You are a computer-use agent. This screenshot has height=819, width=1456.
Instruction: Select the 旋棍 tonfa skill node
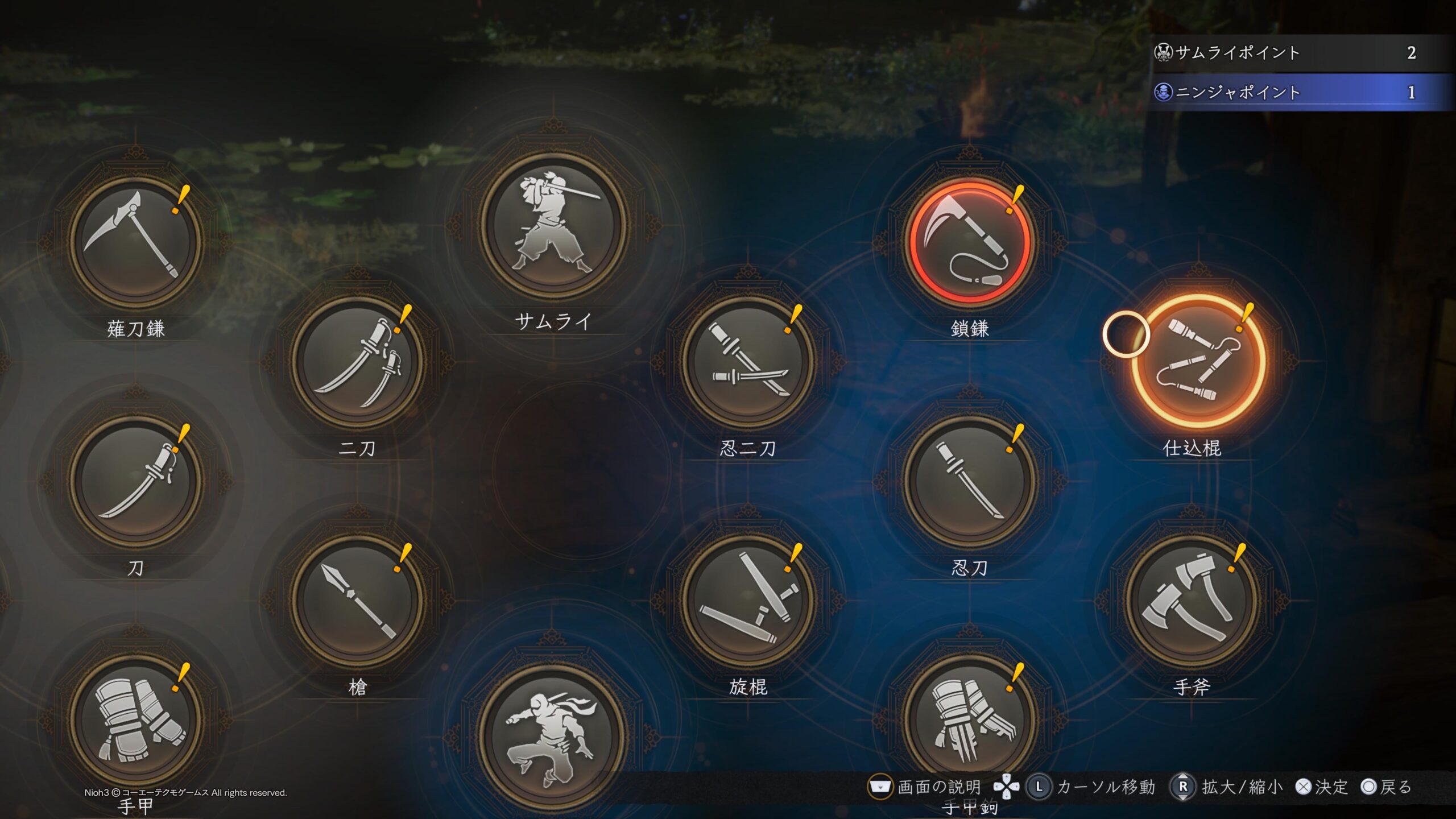(x=748, y=600)
